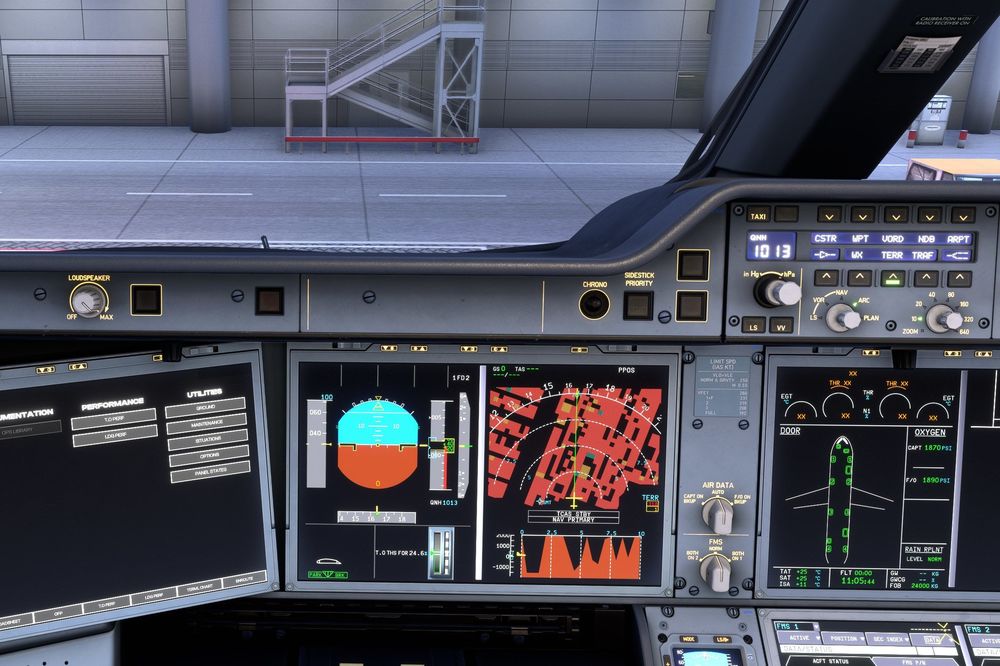
Task: Open the T.O PERF performance page
Action: tap(113, 420)
